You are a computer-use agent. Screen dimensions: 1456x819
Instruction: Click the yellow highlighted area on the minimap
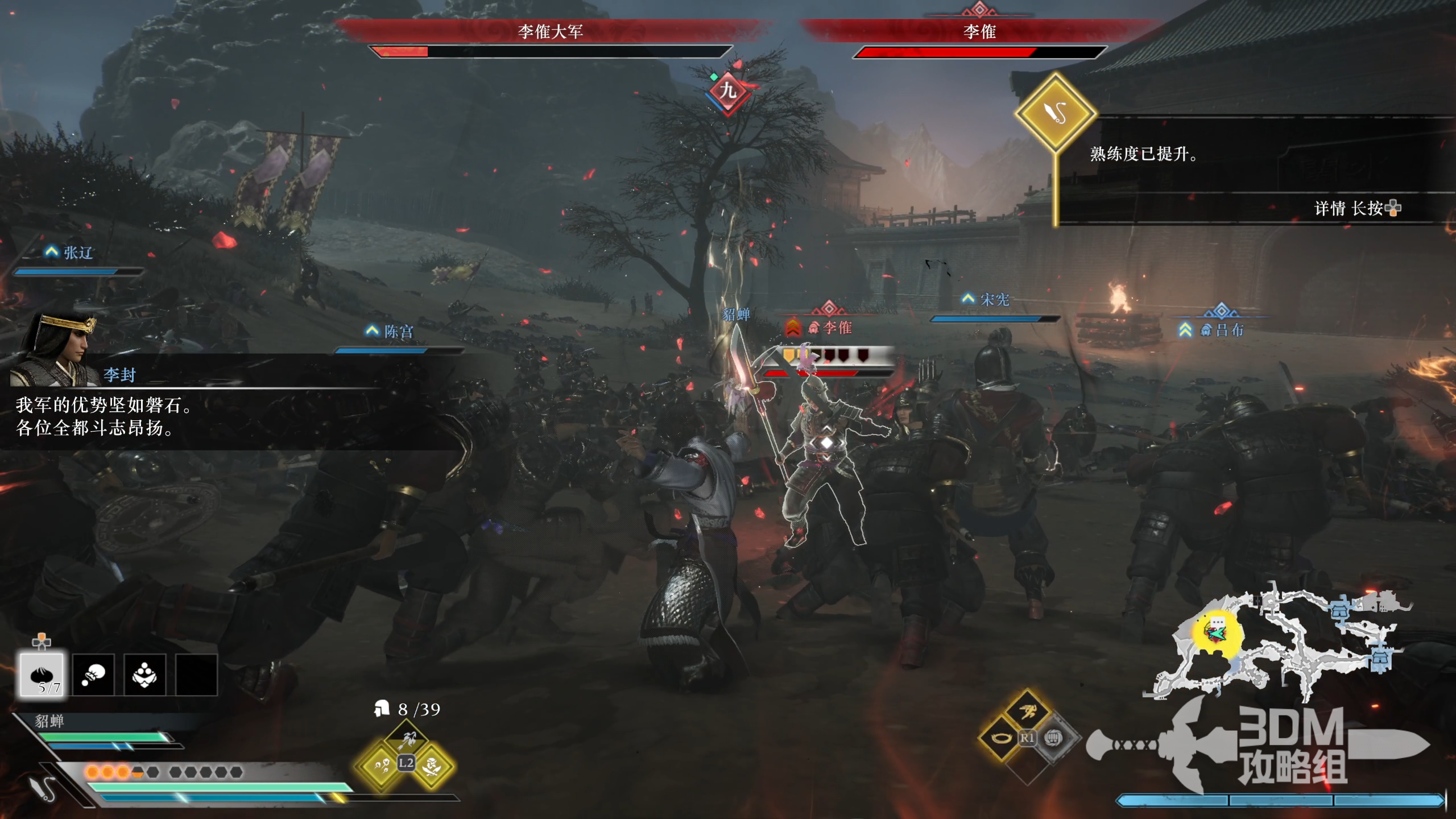coord(1217,632)
